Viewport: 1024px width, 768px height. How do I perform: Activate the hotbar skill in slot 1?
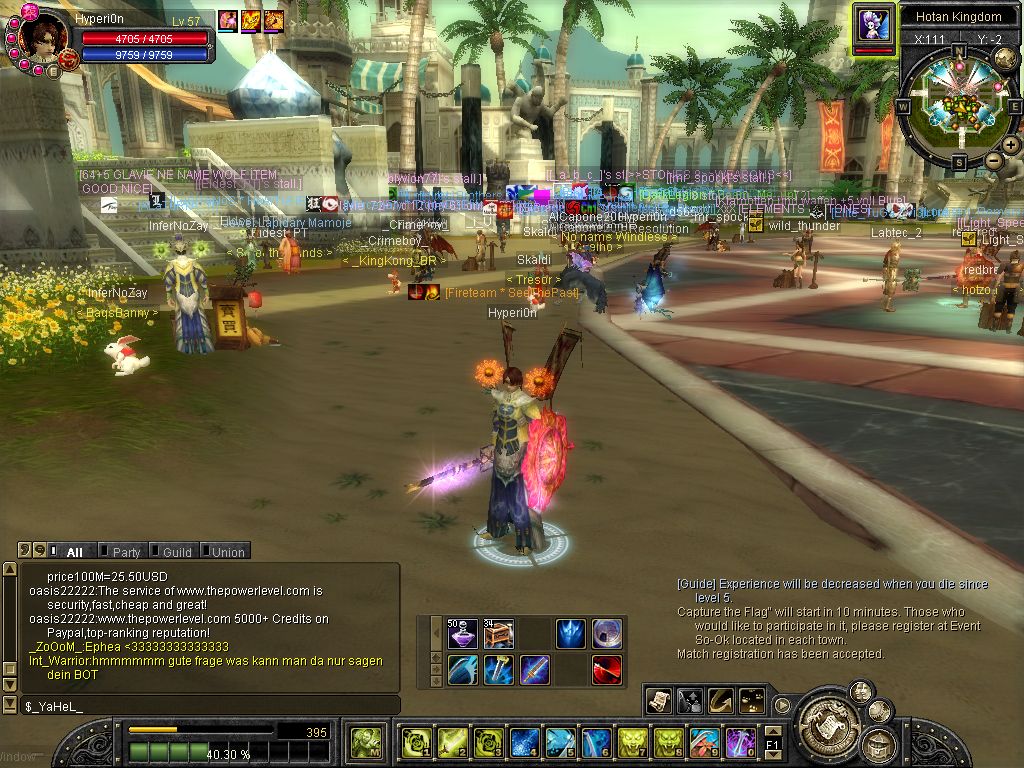(416, 743)
